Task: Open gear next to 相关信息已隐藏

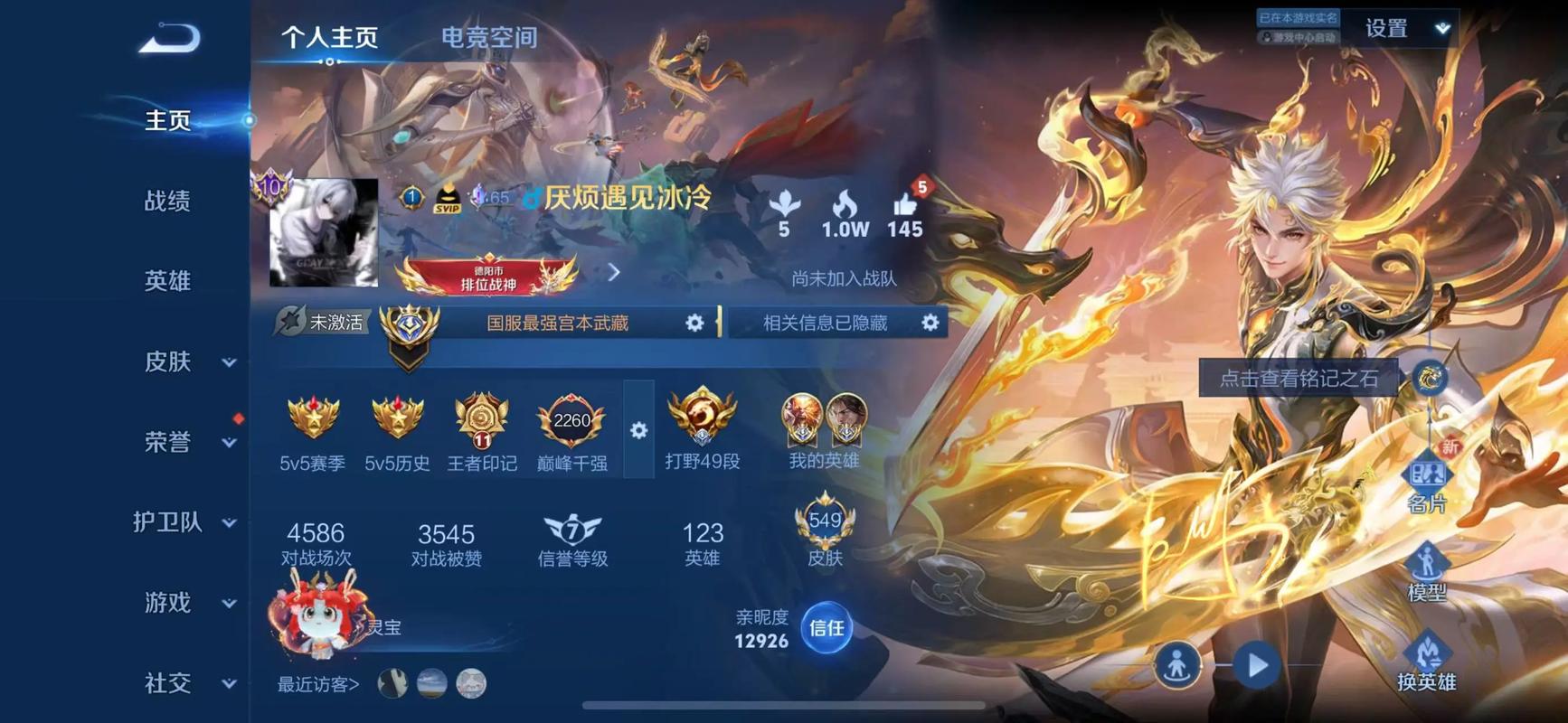Action: (930, 323)
